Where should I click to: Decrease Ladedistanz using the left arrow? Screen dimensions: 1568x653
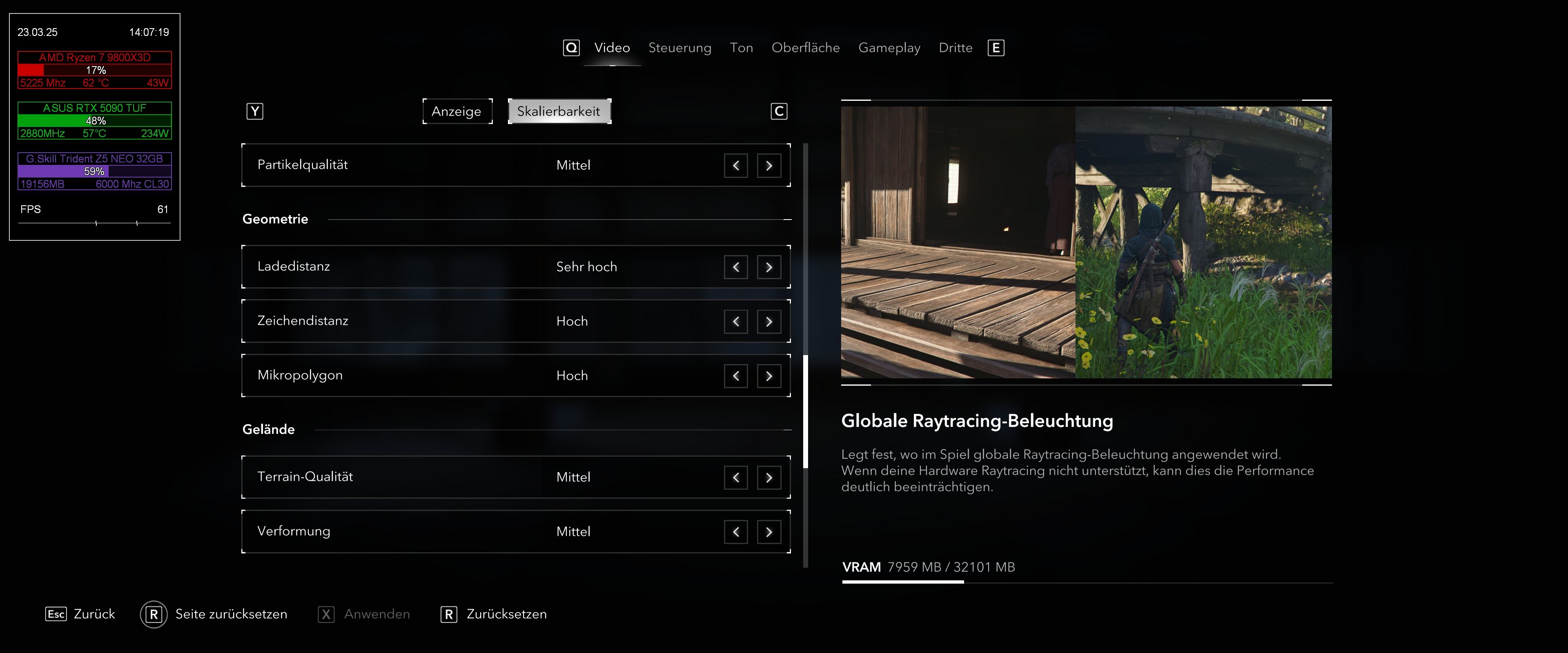[735, 267]
